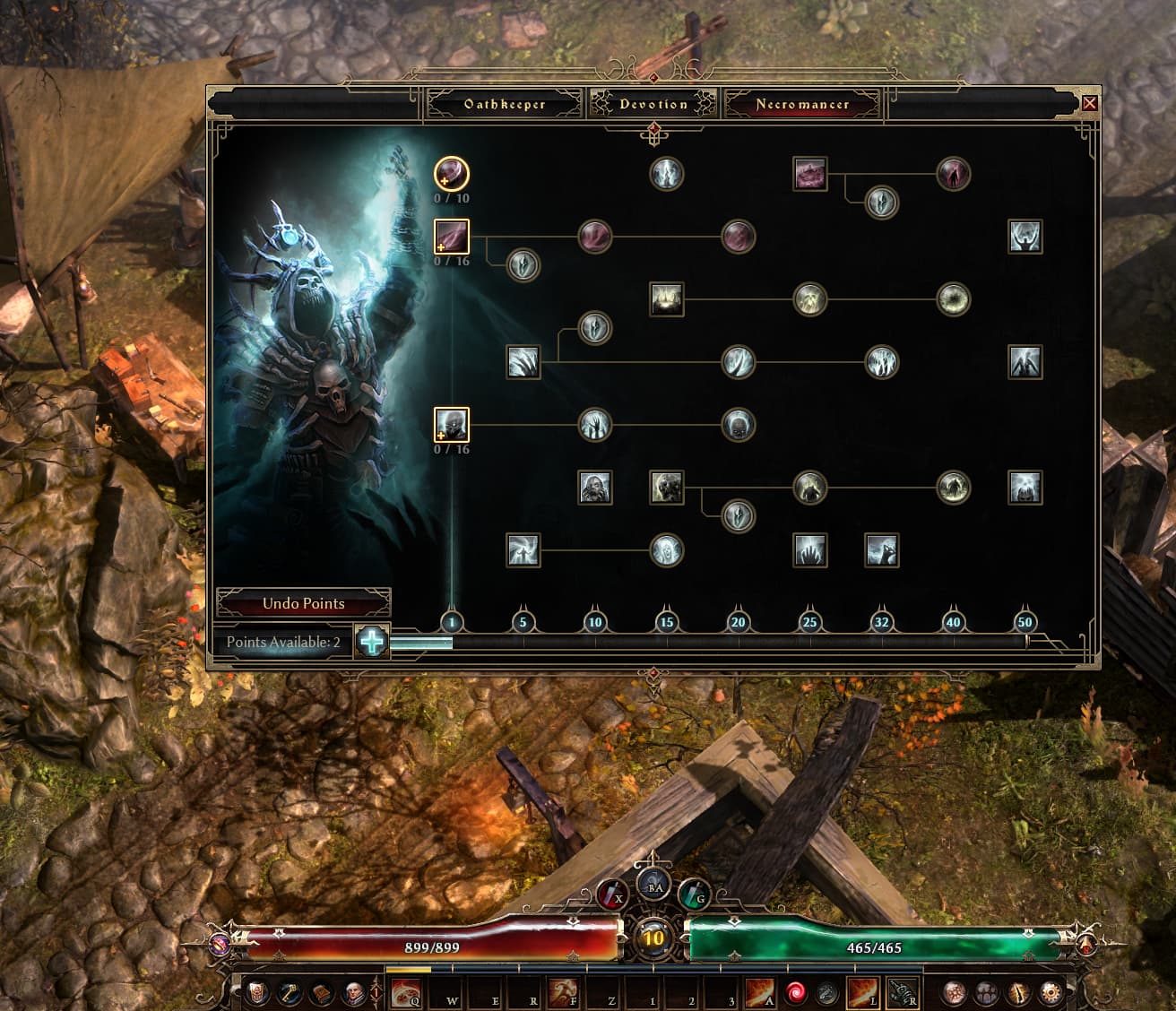
Task: Close the skills window
Action: (x=1090, y=103)
